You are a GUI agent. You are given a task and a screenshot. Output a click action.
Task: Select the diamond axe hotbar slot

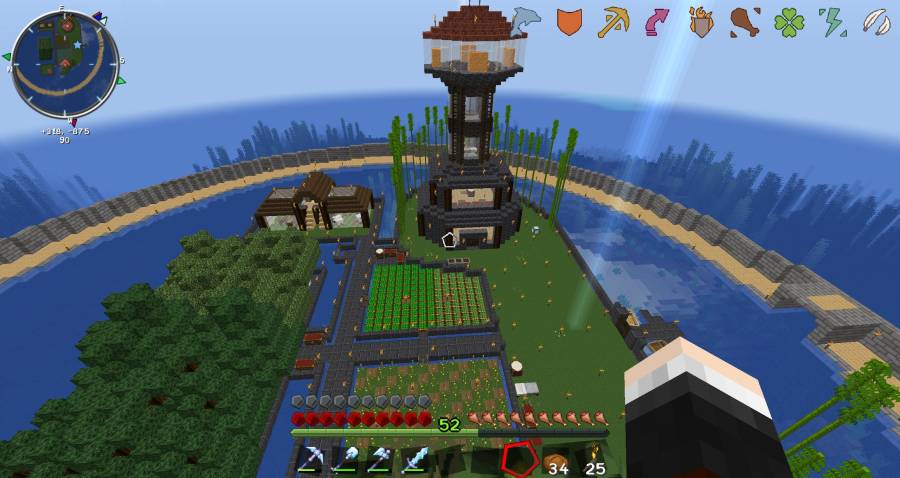(x=380, y=460)
